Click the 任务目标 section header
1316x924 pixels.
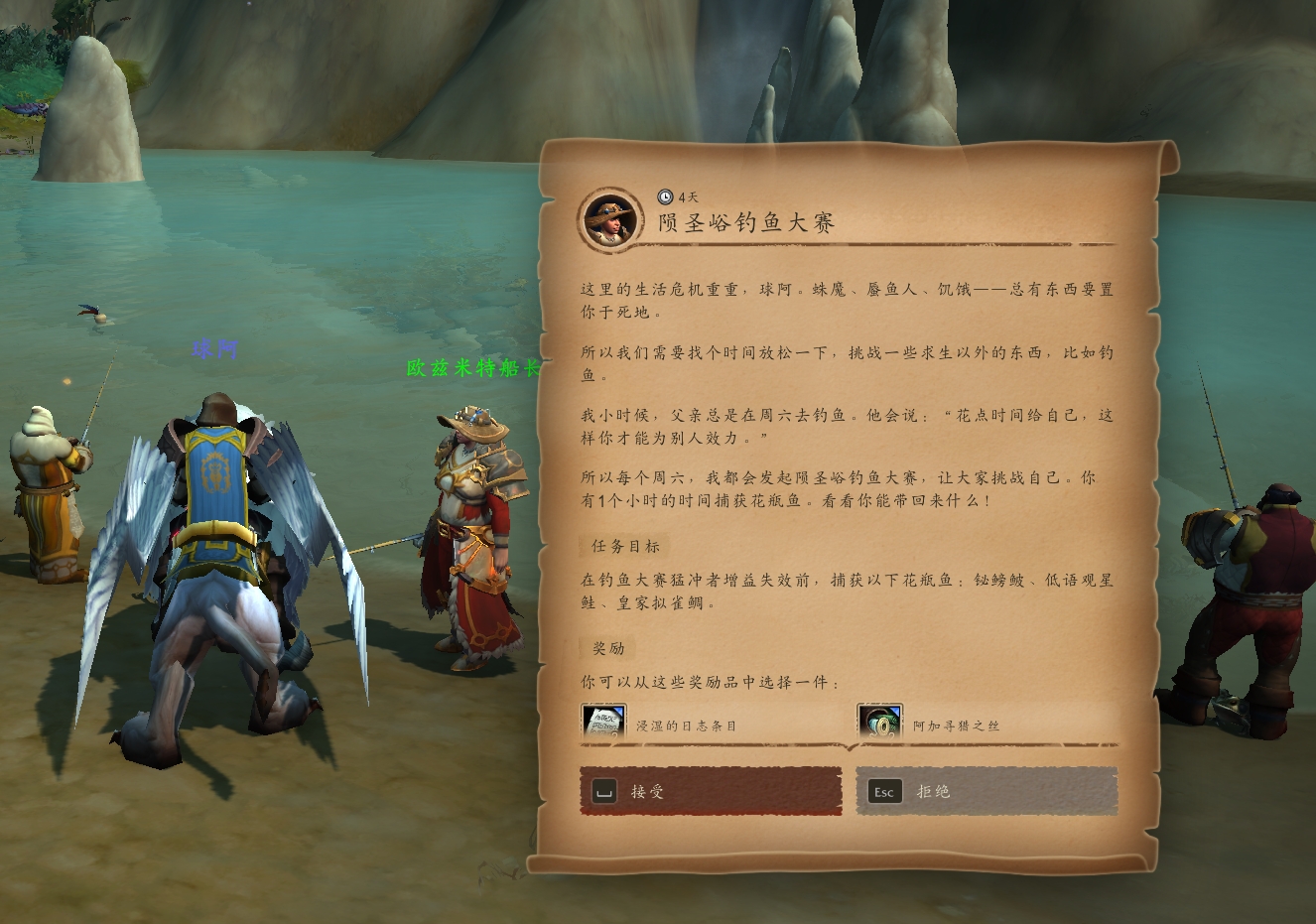[x=624, y=547]
